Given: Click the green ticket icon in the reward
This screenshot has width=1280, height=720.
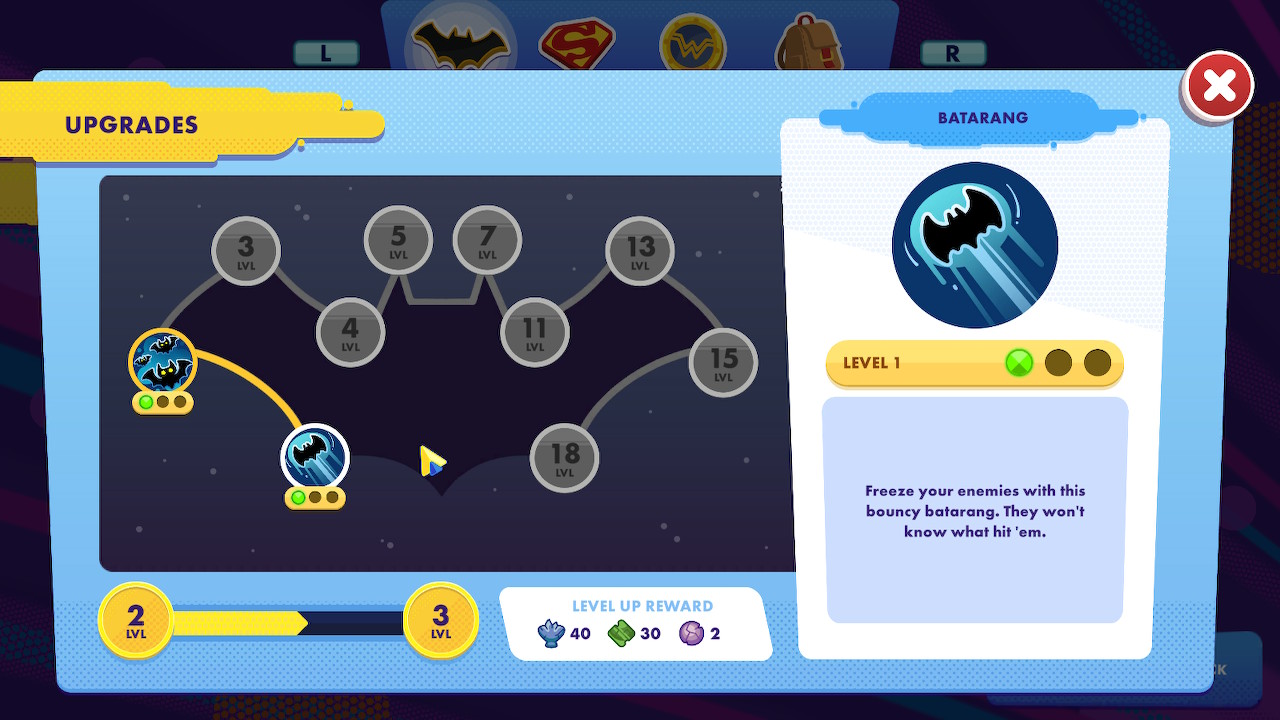Looking at the screenshot, I should [x=622, y=632].
